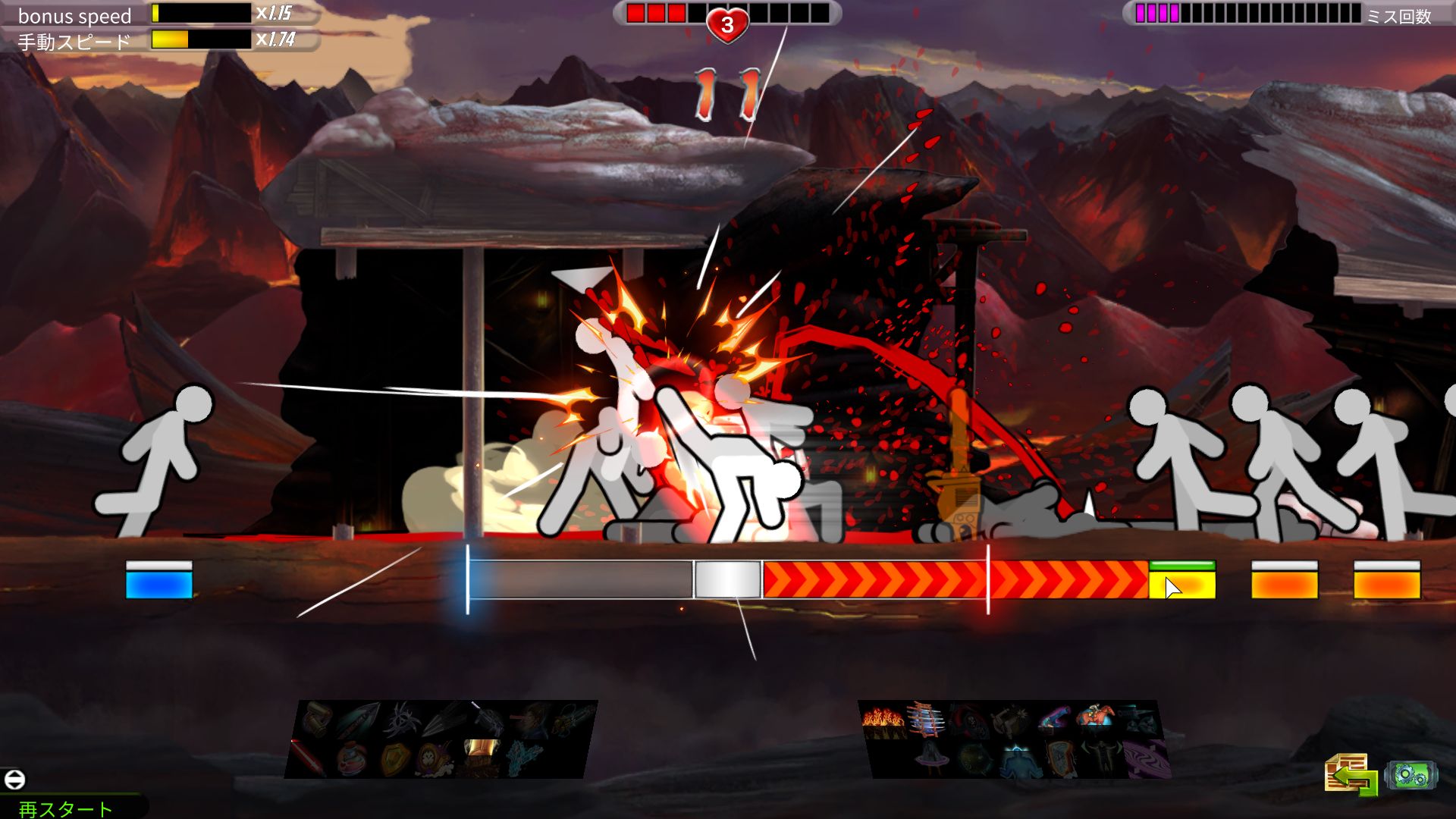Select the blue coral branch skill icon
1456x819 pixels.
(x=525, y=757)
